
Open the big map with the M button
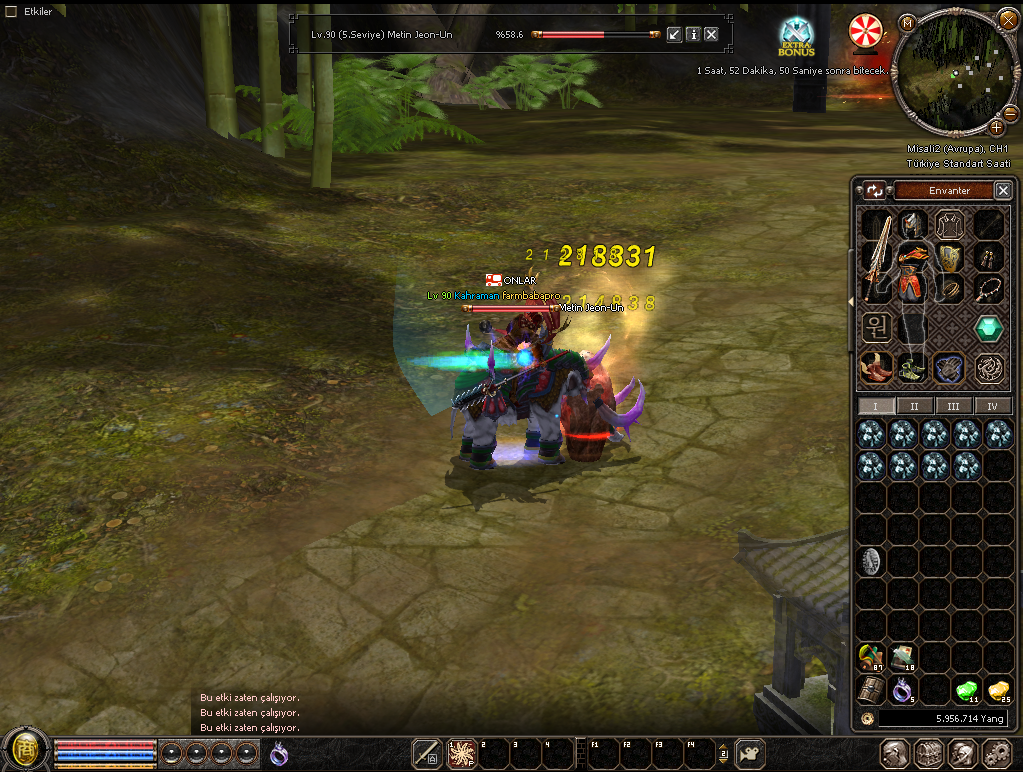[x=907, y=22]
